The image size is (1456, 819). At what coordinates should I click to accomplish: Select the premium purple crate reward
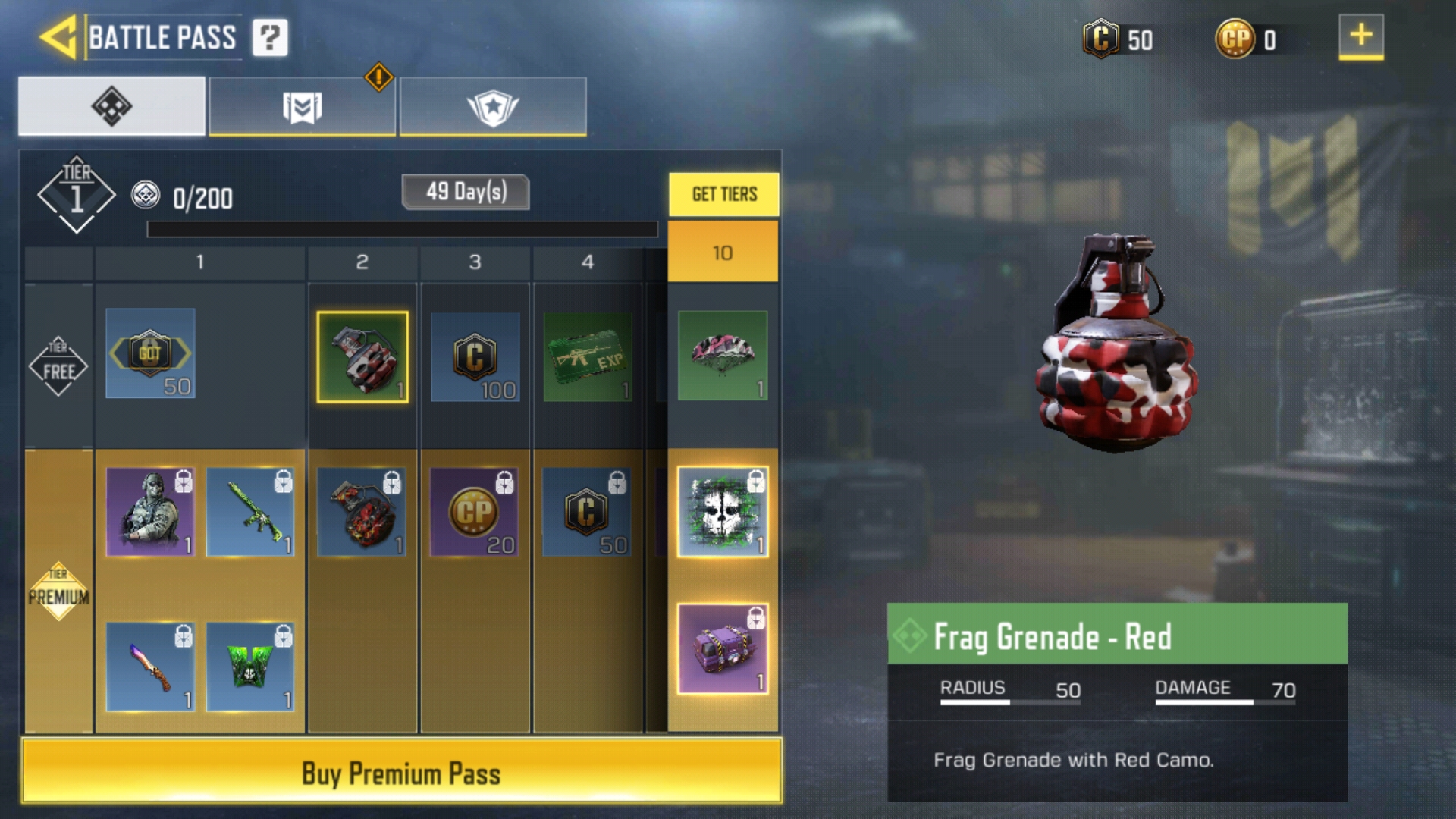coord(722,648)
